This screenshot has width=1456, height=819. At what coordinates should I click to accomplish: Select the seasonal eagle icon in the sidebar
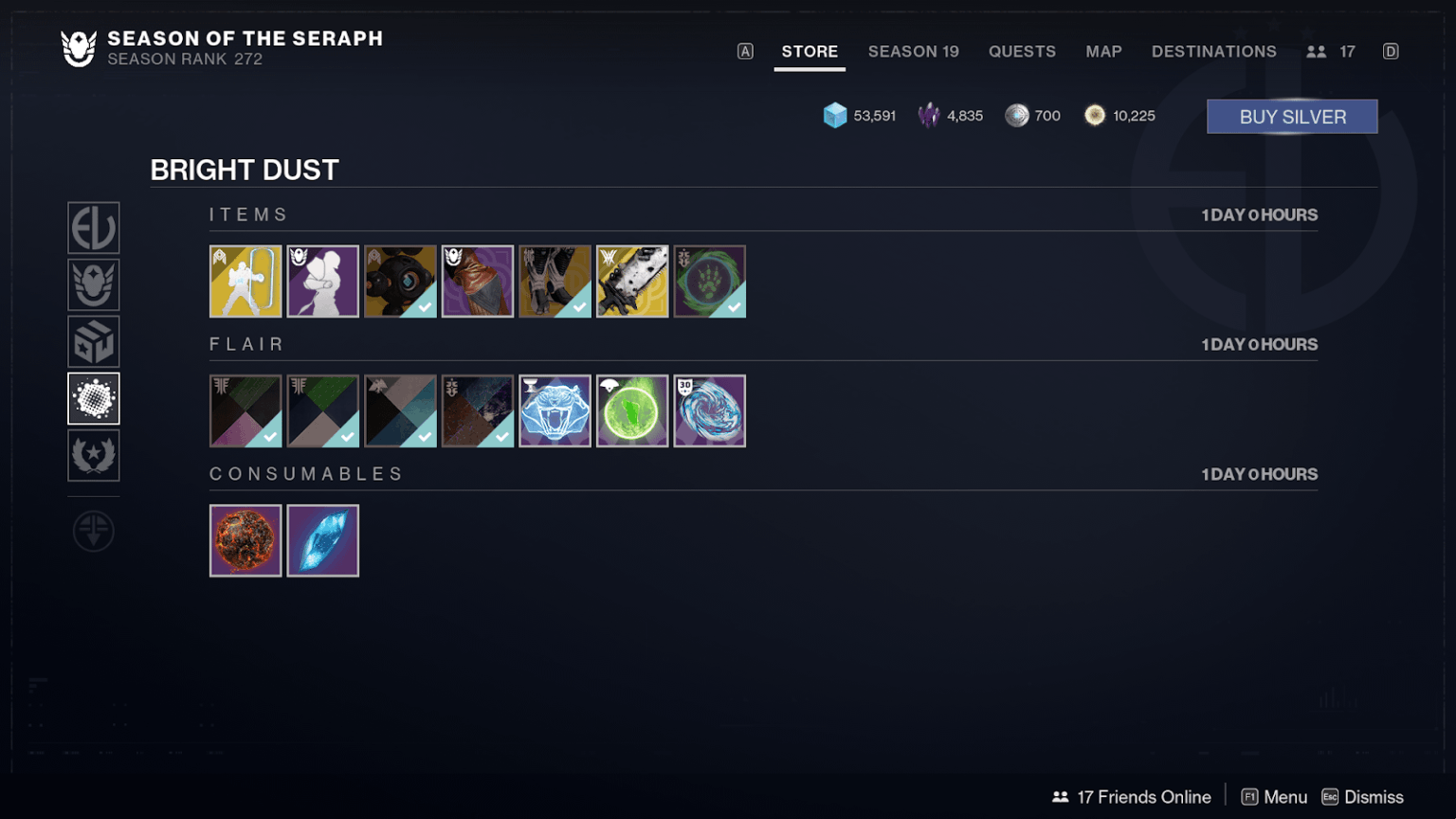[x=93, y=284]
